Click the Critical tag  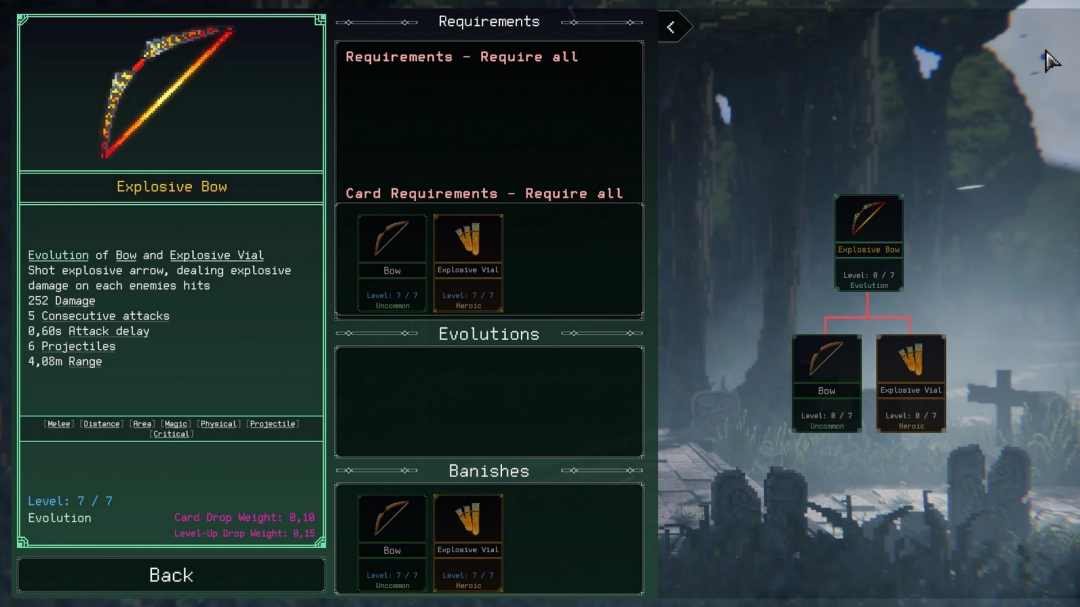172,434
